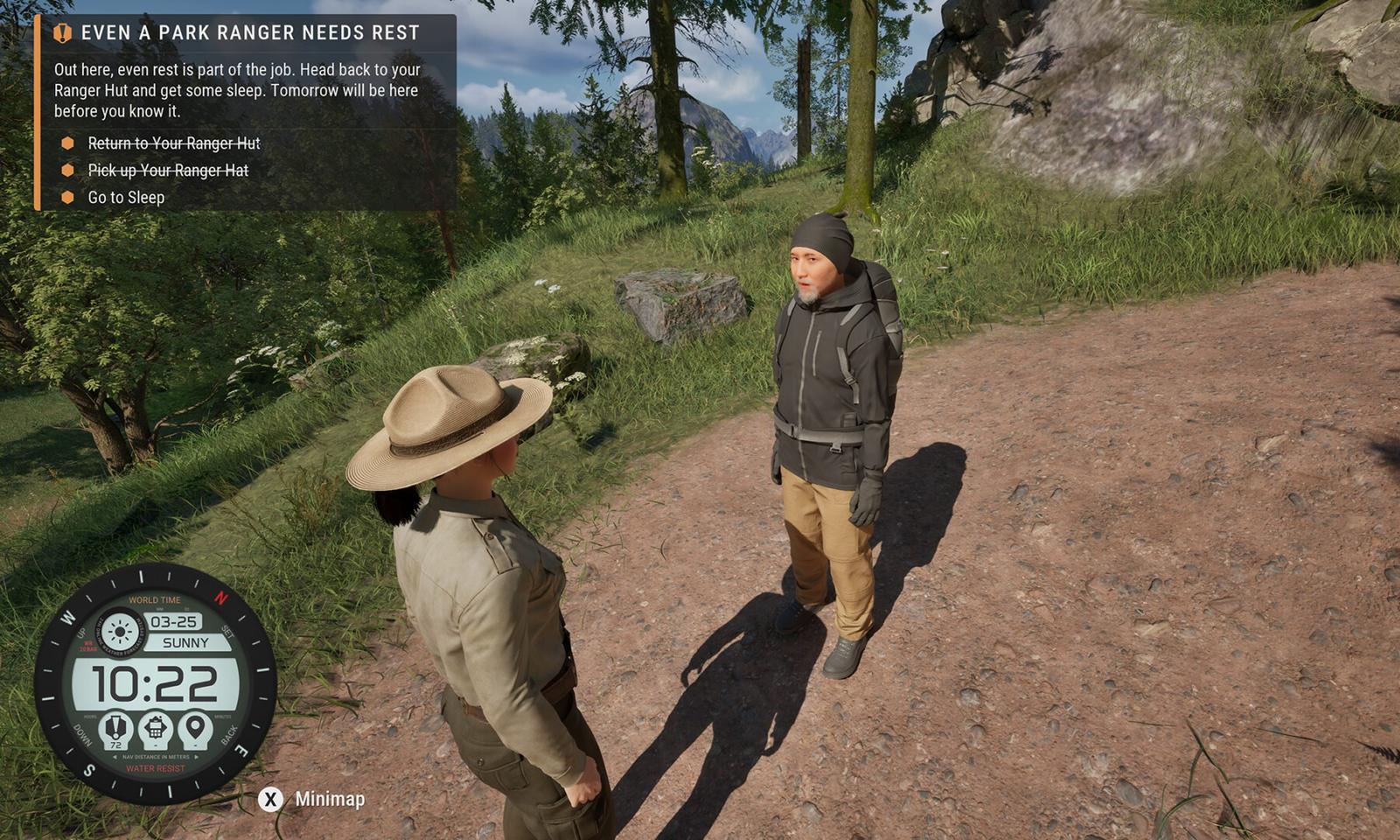Click the quest marker distance icon on the watch
This screenshot has height=840, width=1400.
[x=115, y=728]
